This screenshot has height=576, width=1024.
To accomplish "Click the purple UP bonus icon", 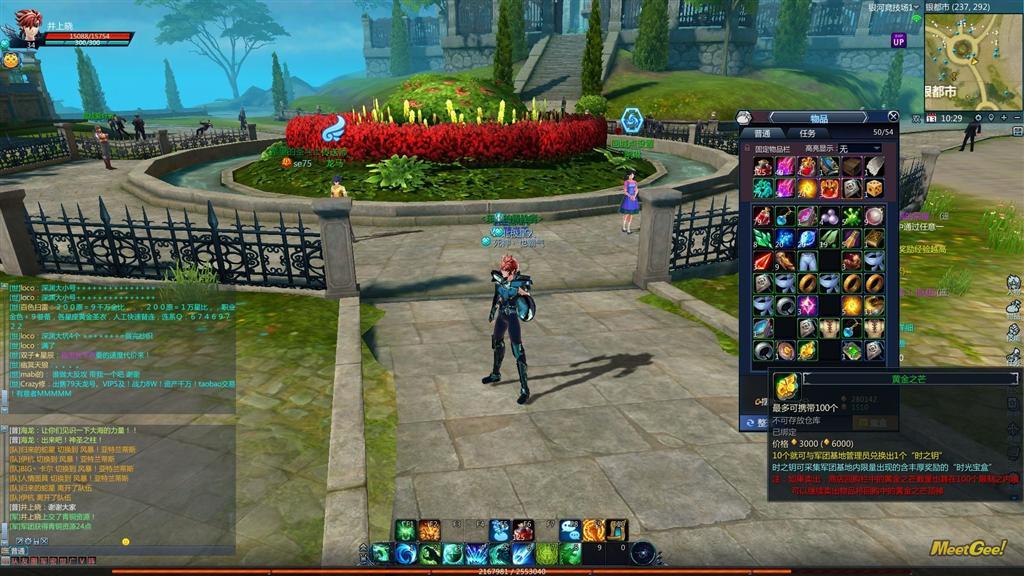I will [x=899, y=40].
